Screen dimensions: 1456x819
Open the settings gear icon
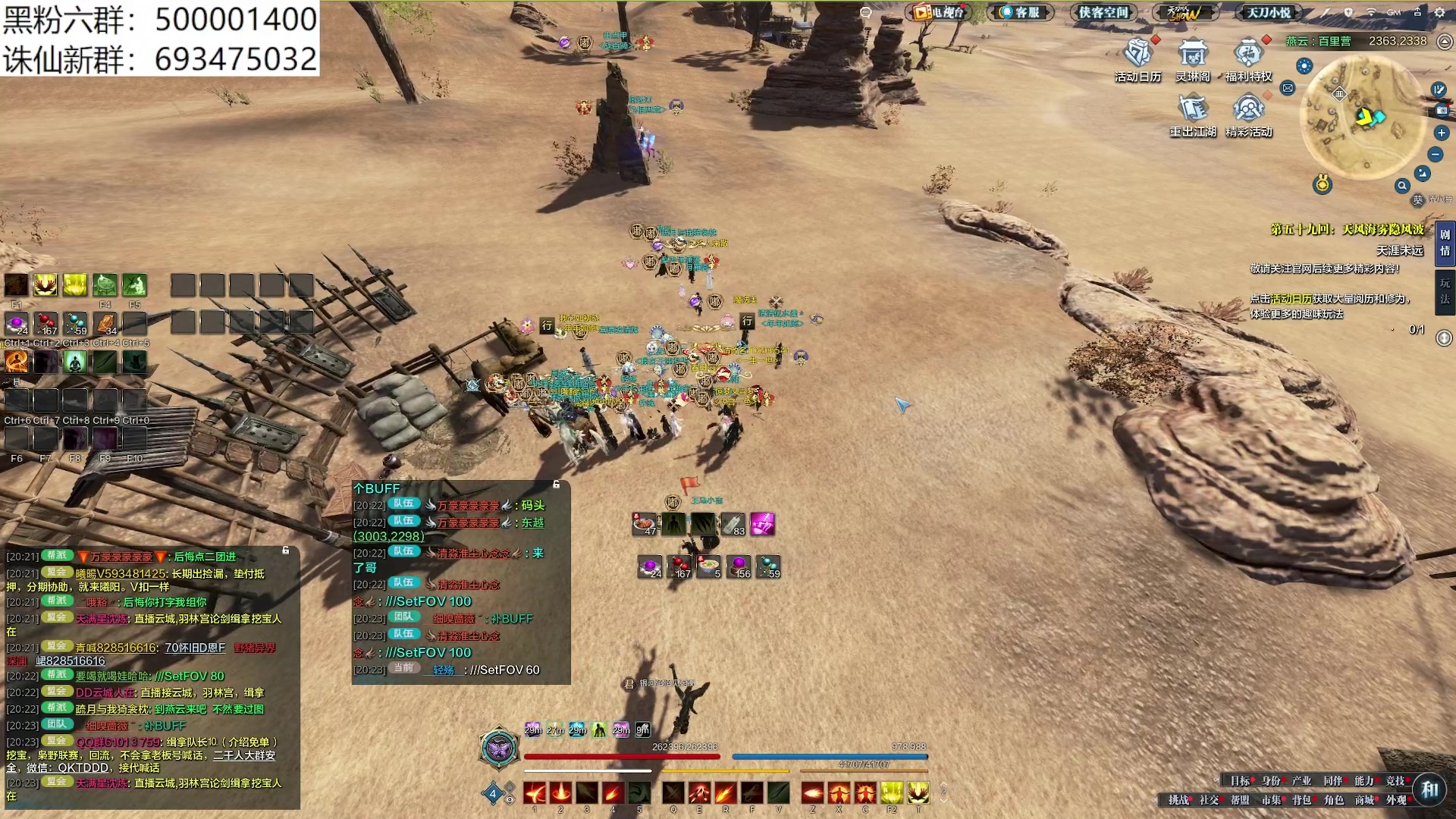click(1439, 12)
